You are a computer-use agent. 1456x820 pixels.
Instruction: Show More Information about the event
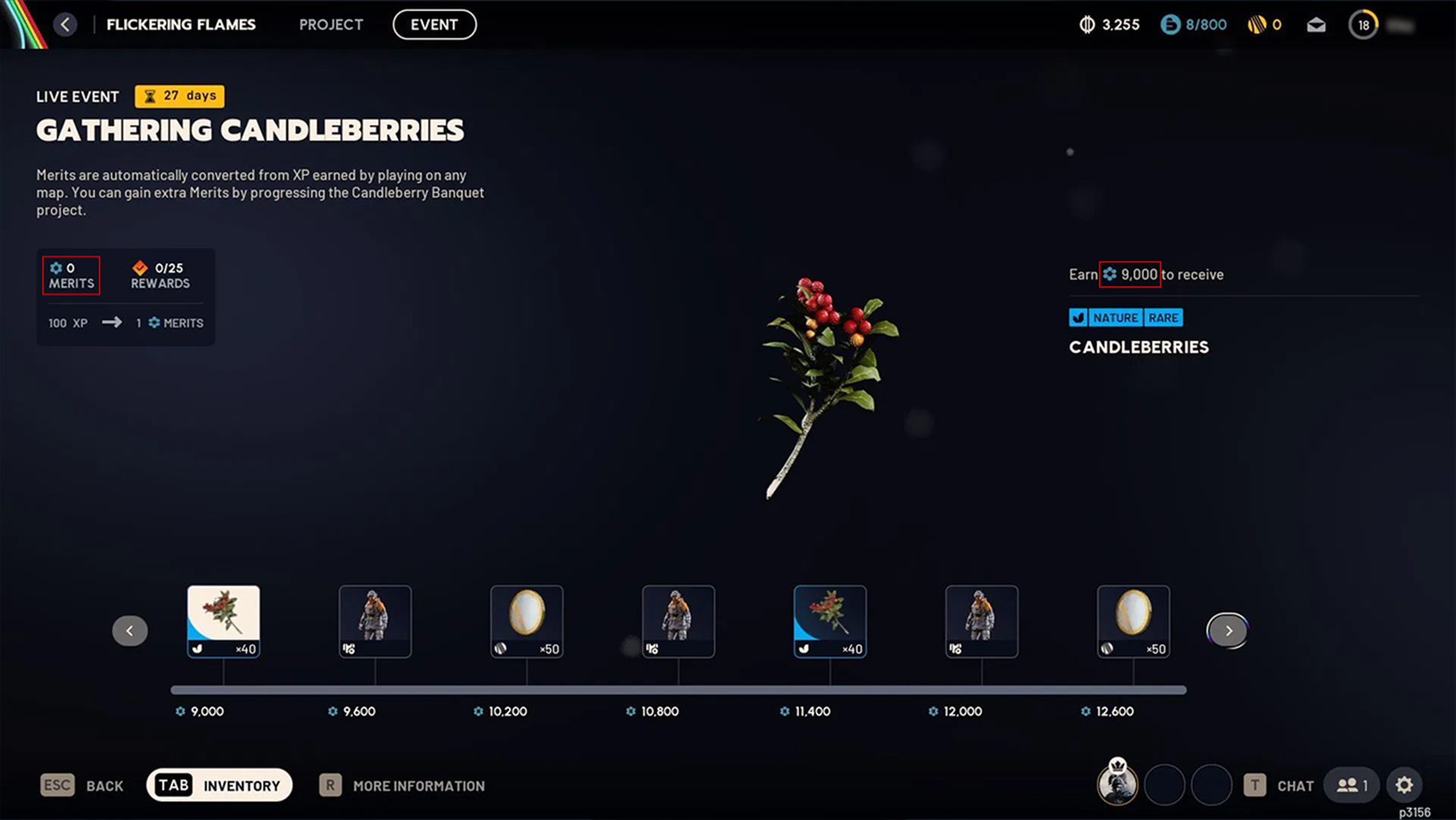click(403, 786)
